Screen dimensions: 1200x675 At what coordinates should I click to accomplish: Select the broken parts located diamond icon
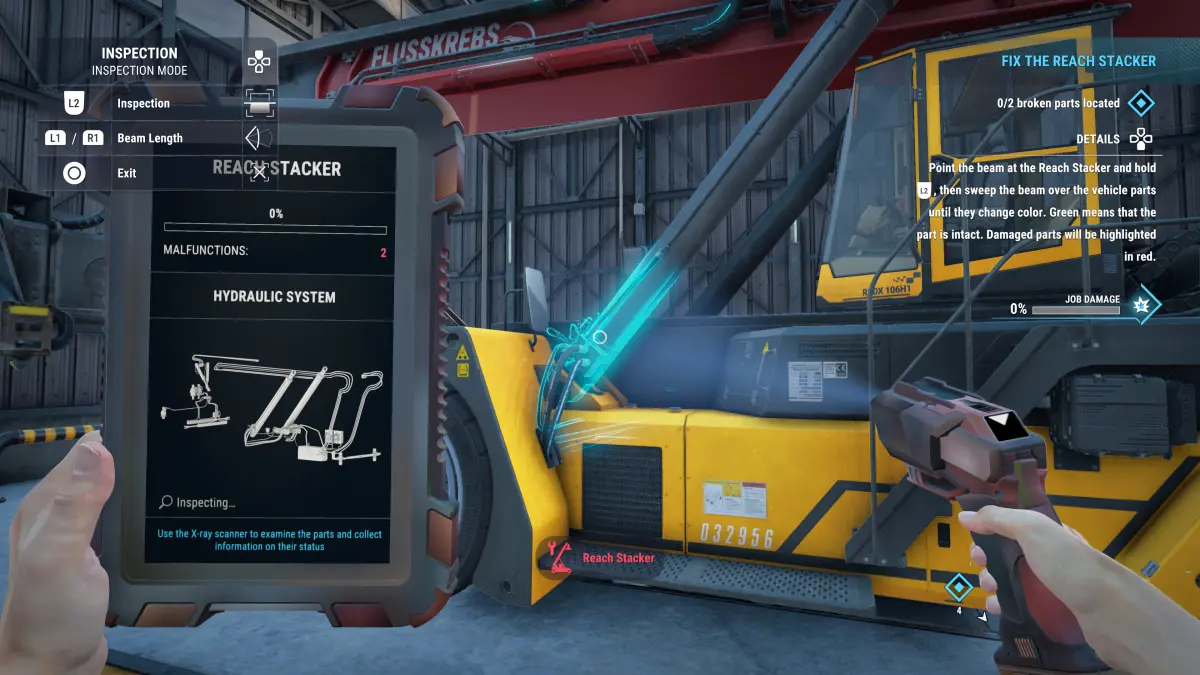coord(1141,103)
